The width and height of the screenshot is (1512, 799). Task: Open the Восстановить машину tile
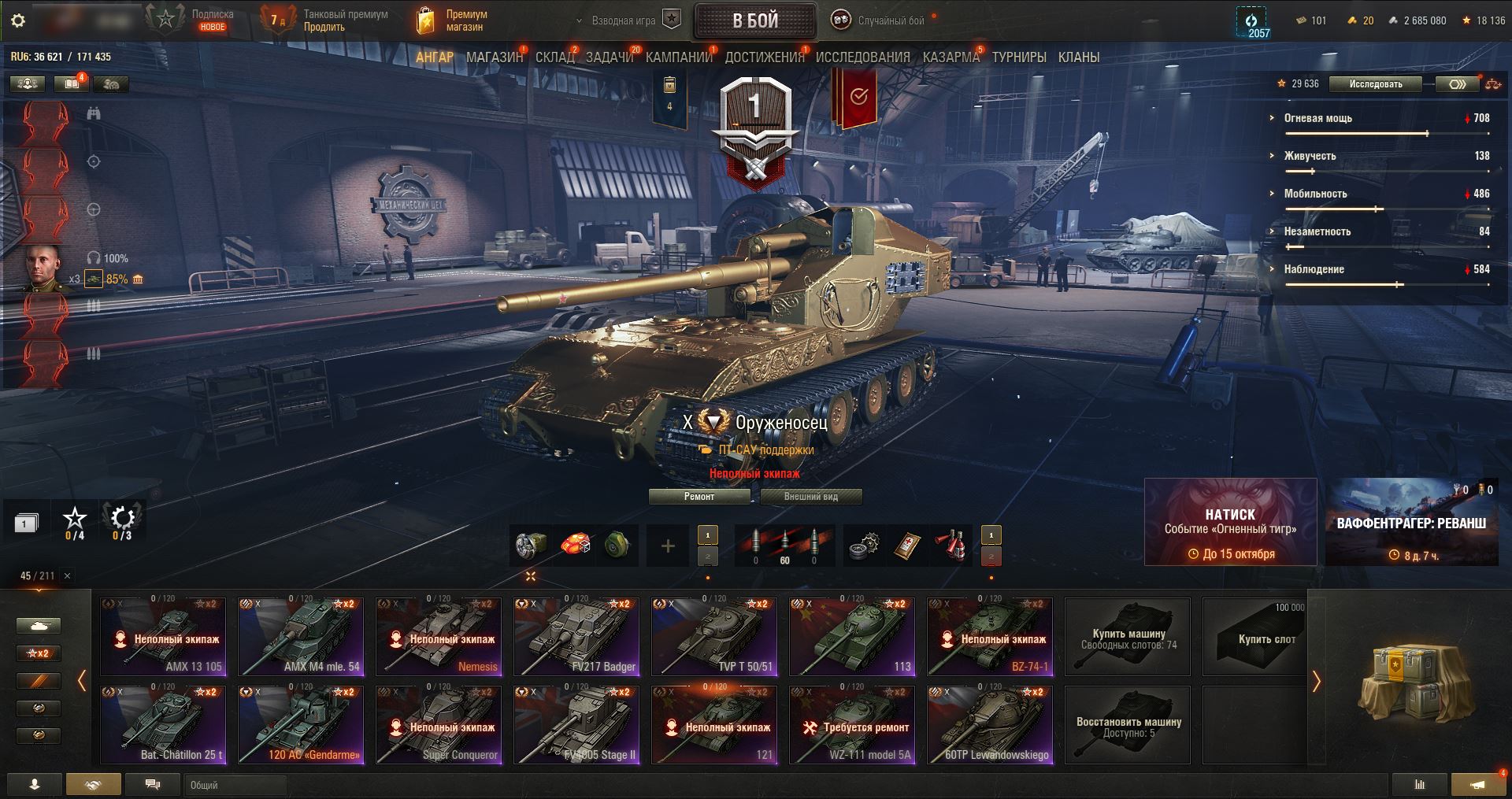[x=1128, y=725]
